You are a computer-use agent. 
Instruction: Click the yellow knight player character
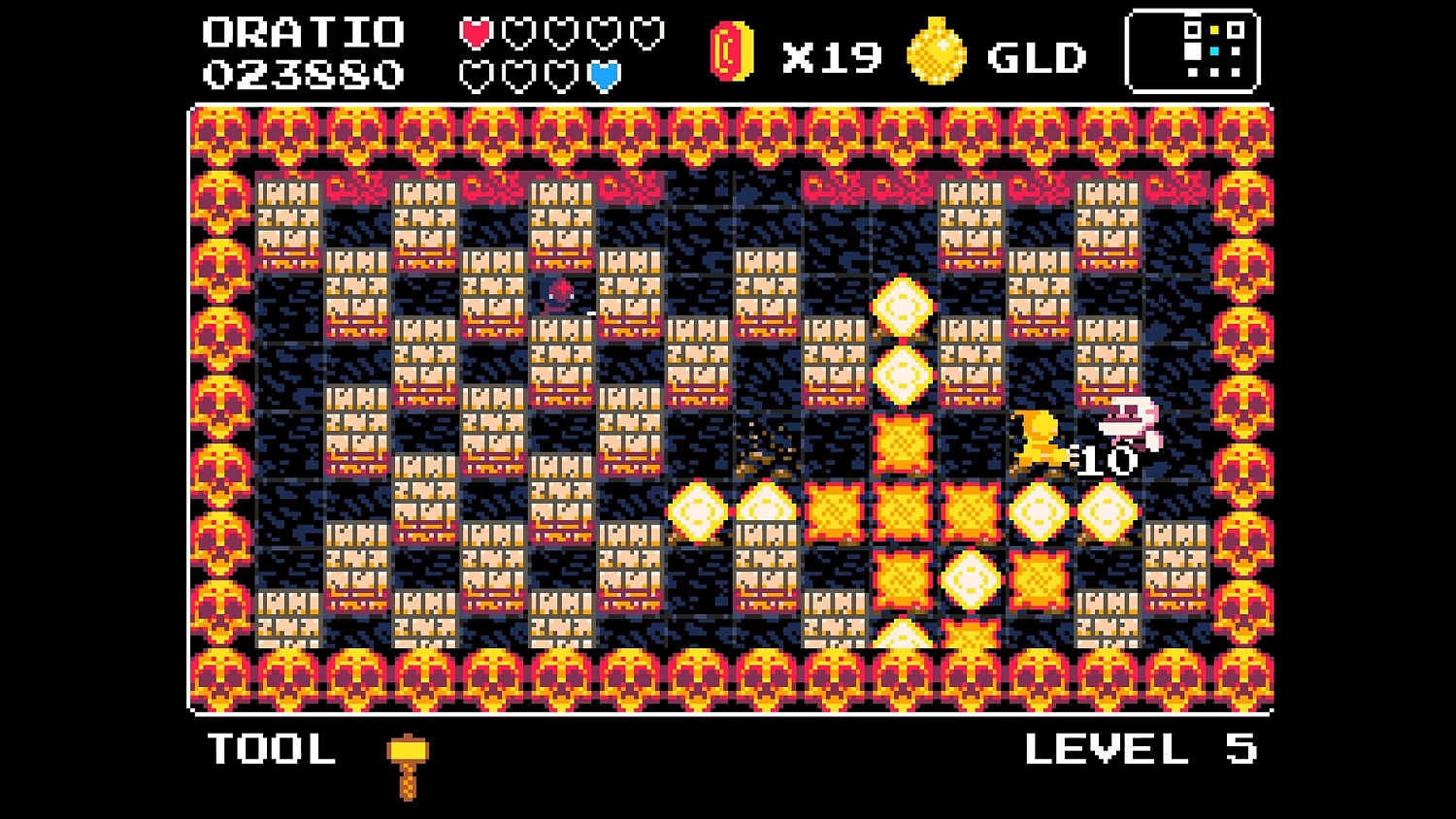click(x=1038, y=442)
